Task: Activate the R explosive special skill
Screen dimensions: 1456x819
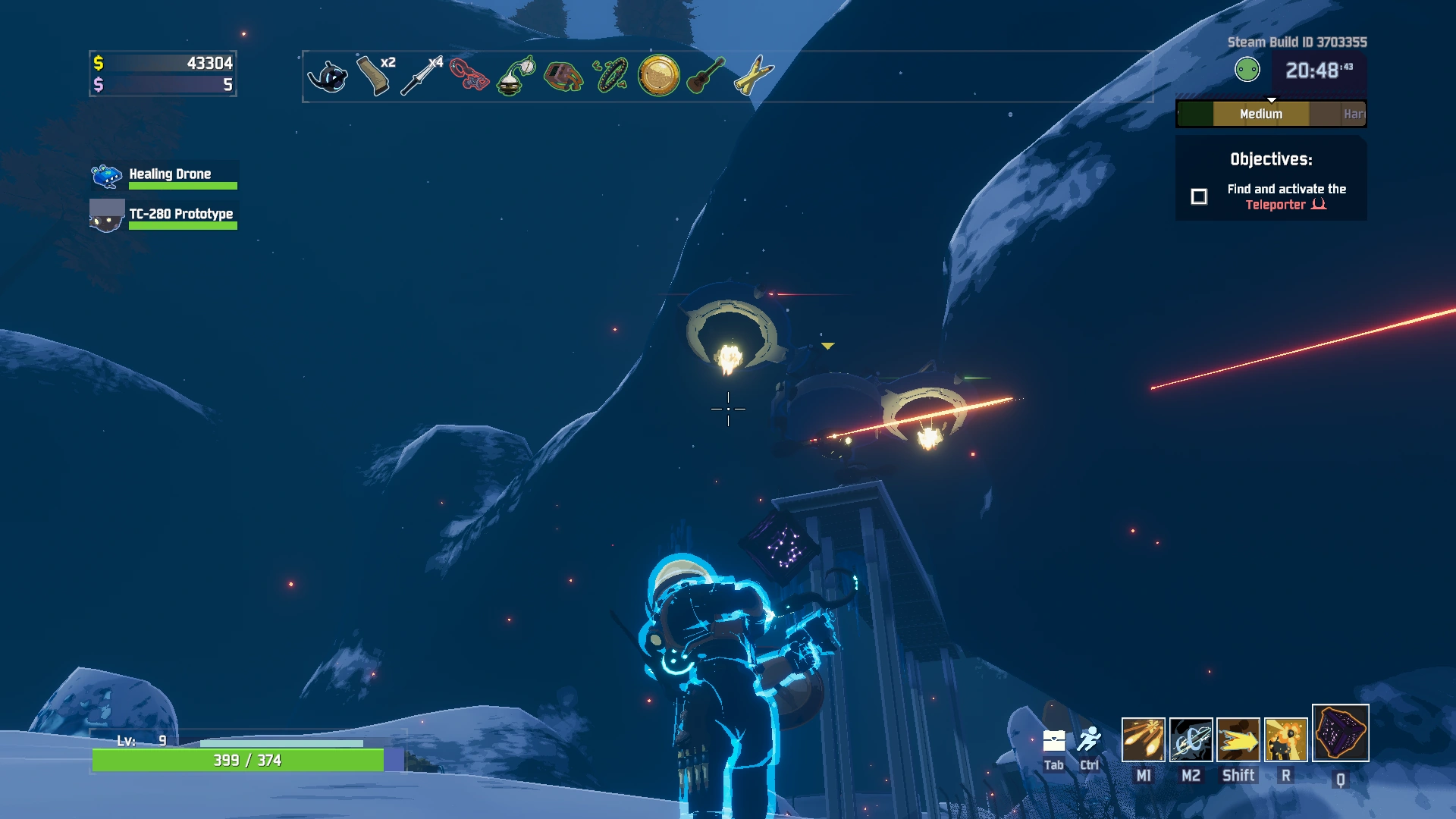Action: point(1285,739)
